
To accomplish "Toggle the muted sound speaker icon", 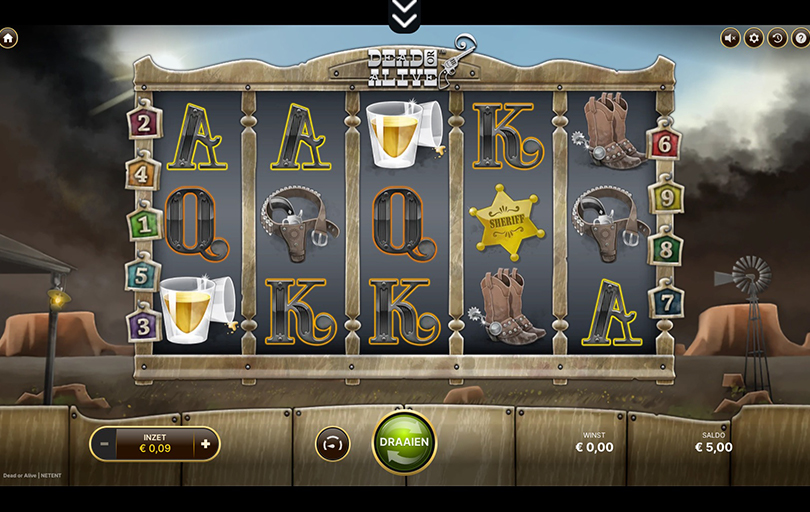I will [x=730, y=38].
